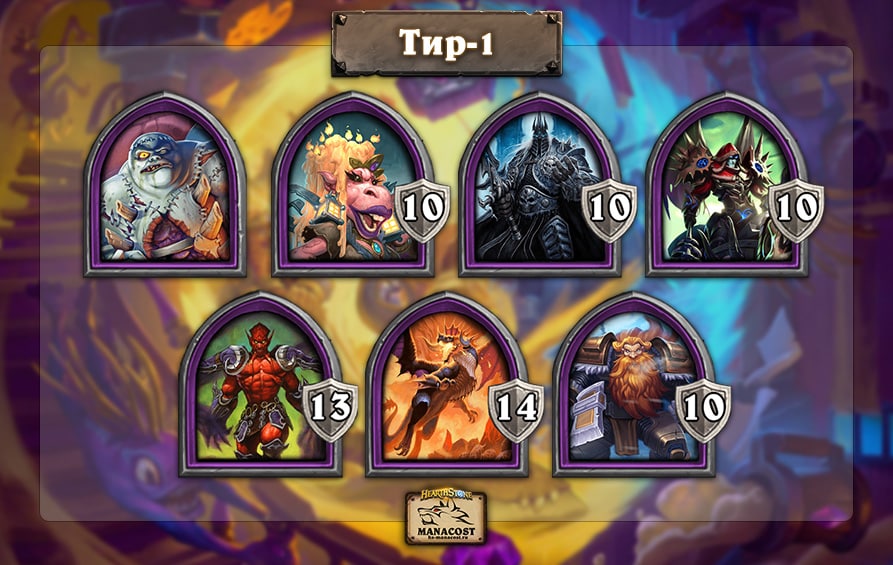Viewport: 893px width, 565px height.
Task: Select the dragon hero in flames
Action: 440,387
